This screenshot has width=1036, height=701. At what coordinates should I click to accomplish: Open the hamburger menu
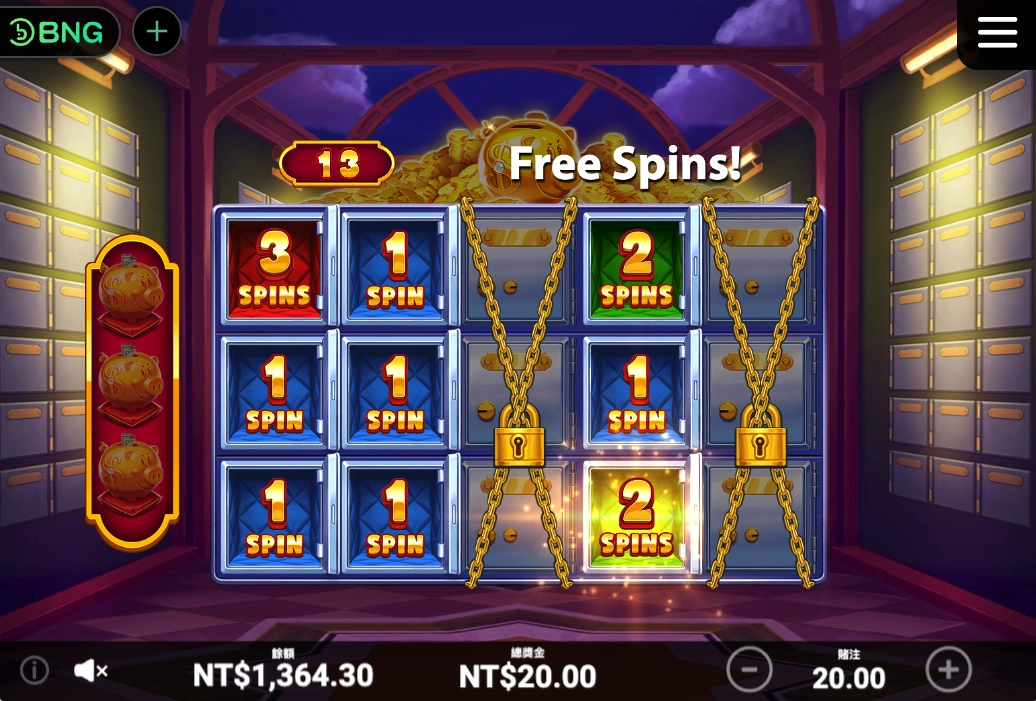pos(996,32)
